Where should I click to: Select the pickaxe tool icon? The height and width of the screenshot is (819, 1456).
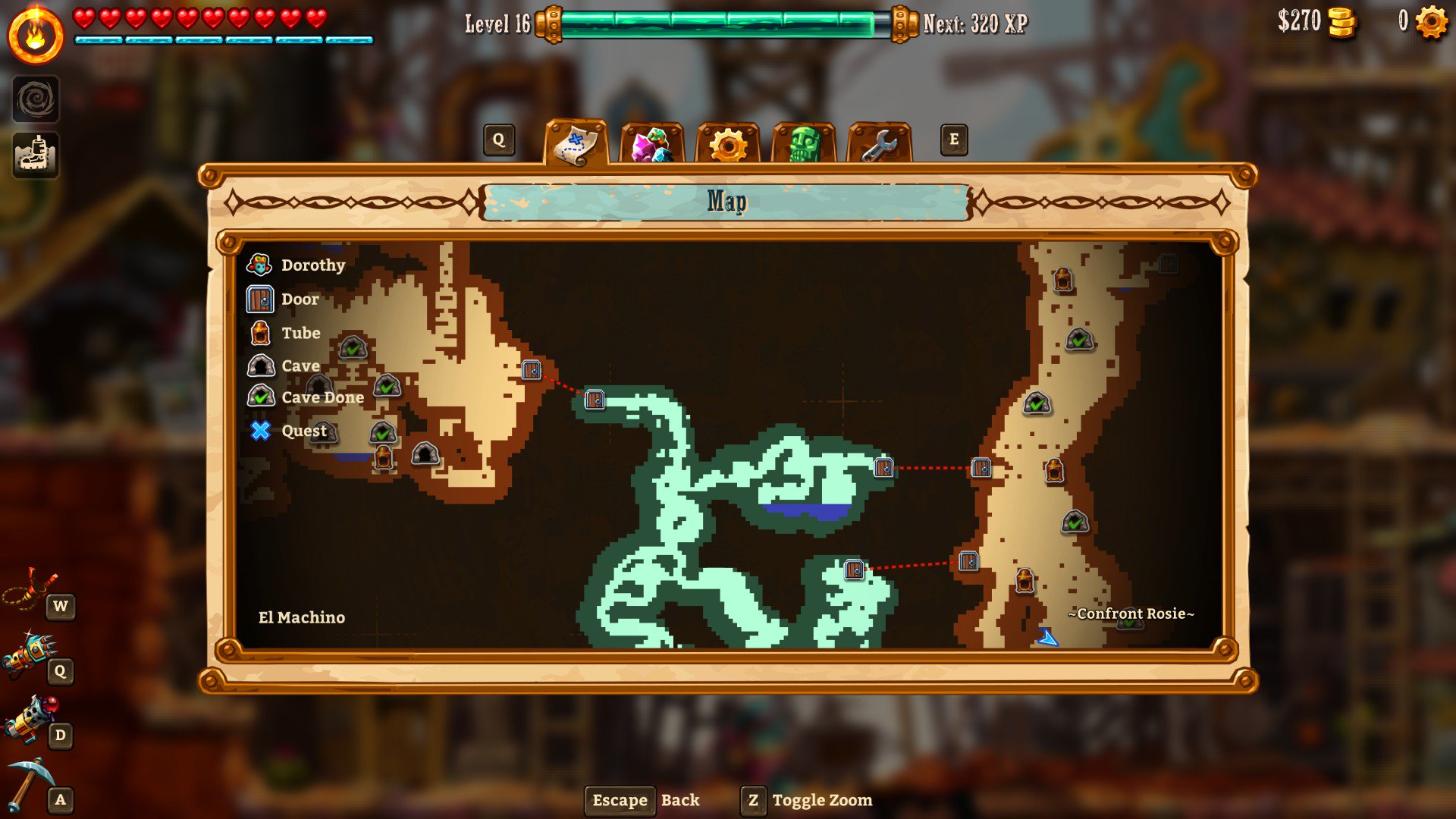pos(30,783)
